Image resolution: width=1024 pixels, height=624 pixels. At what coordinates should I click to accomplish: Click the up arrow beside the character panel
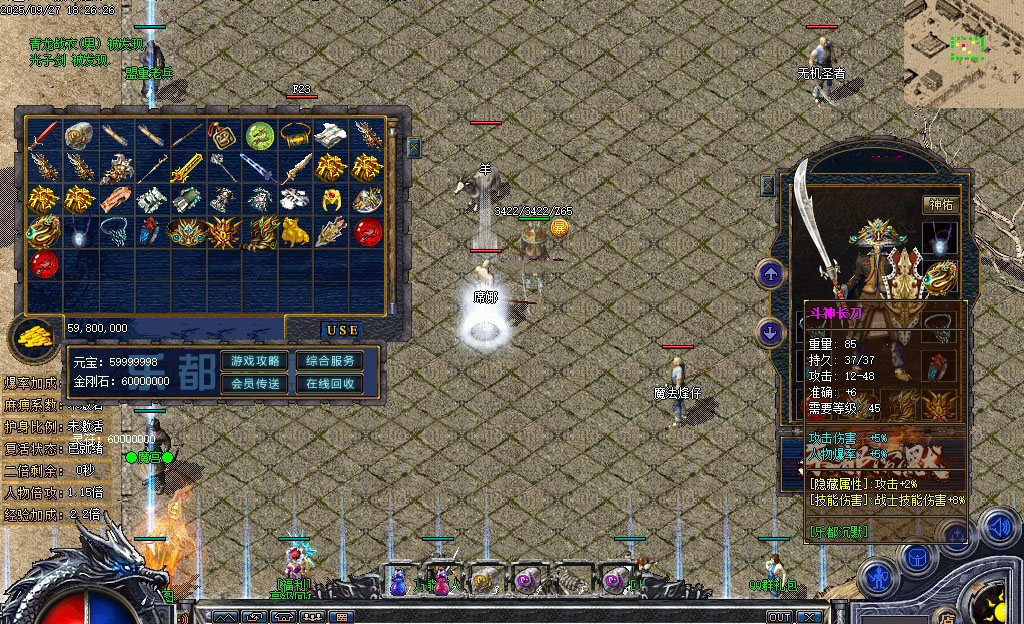pos(769,272)
